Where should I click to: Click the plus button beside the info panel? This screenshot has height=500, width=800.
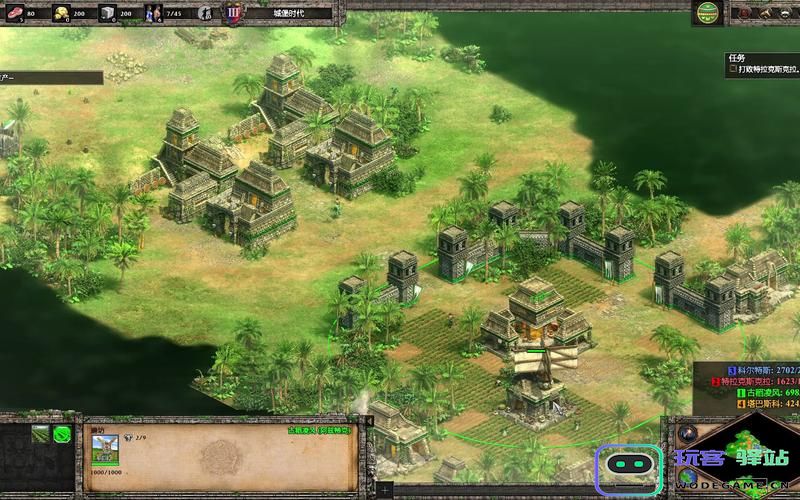pos(386,489)
